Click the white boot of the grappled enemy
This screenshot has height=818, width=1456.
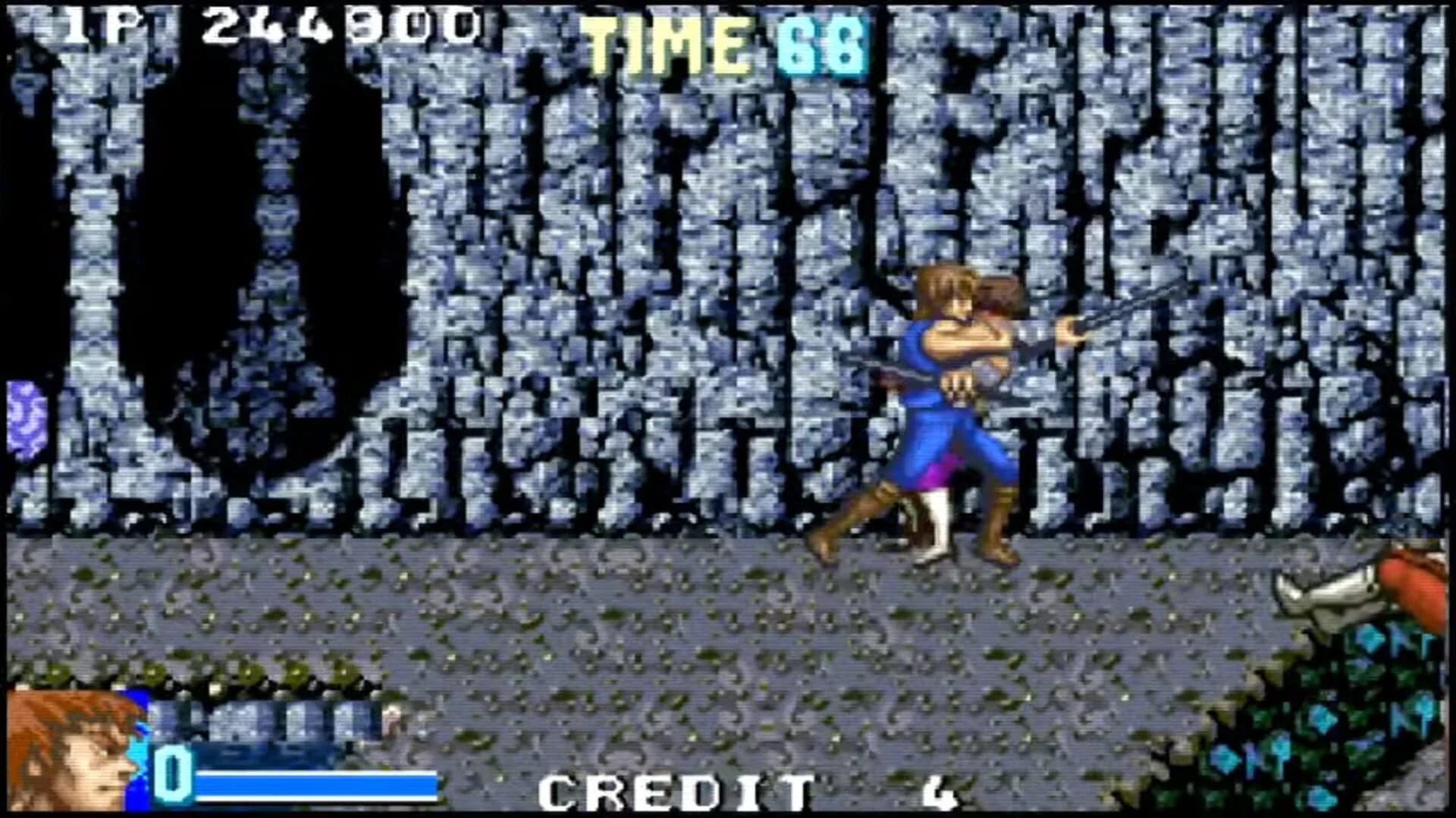click(937, 523)
